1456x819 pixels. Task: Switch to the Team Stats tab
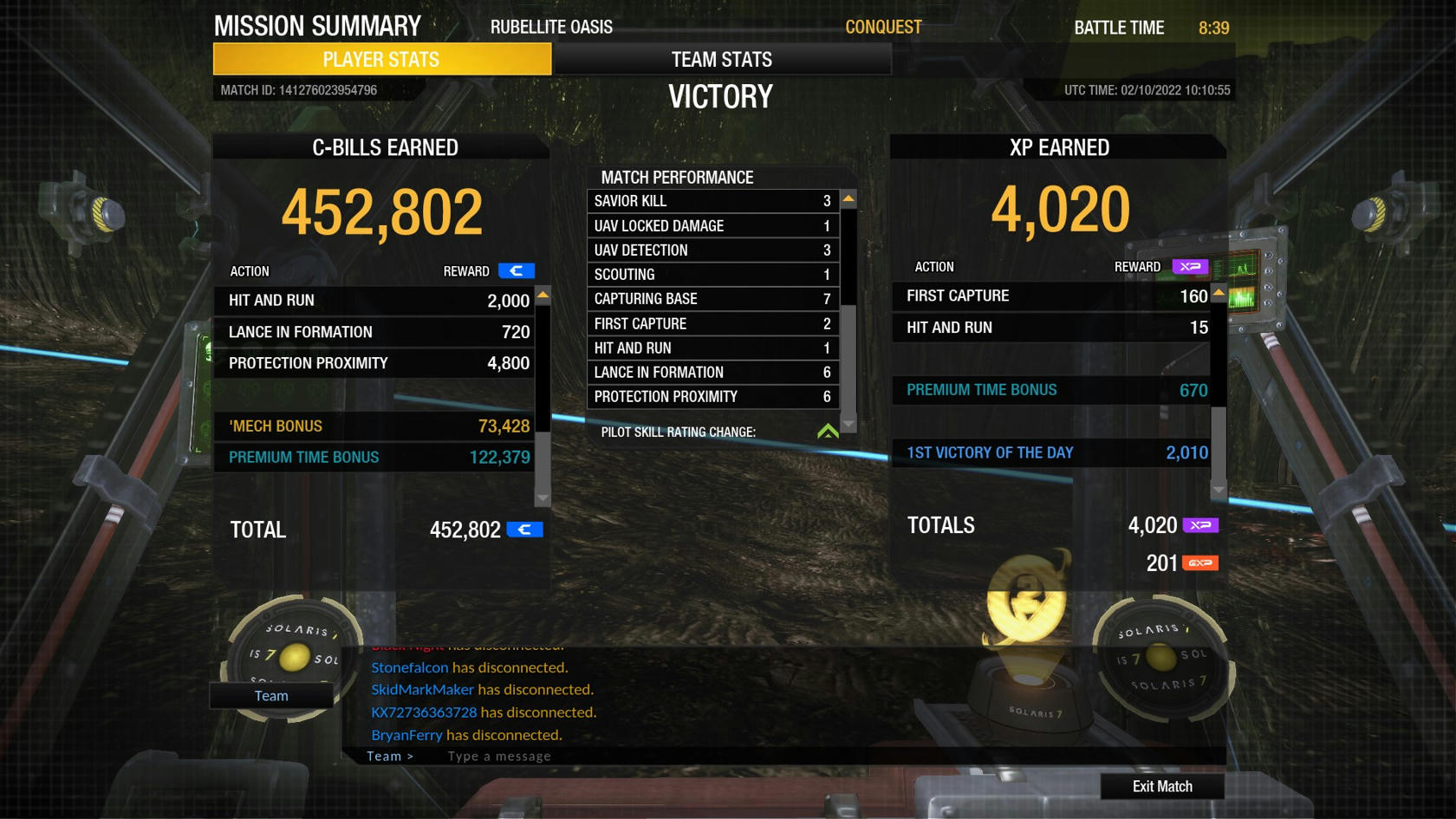[721, 59]
